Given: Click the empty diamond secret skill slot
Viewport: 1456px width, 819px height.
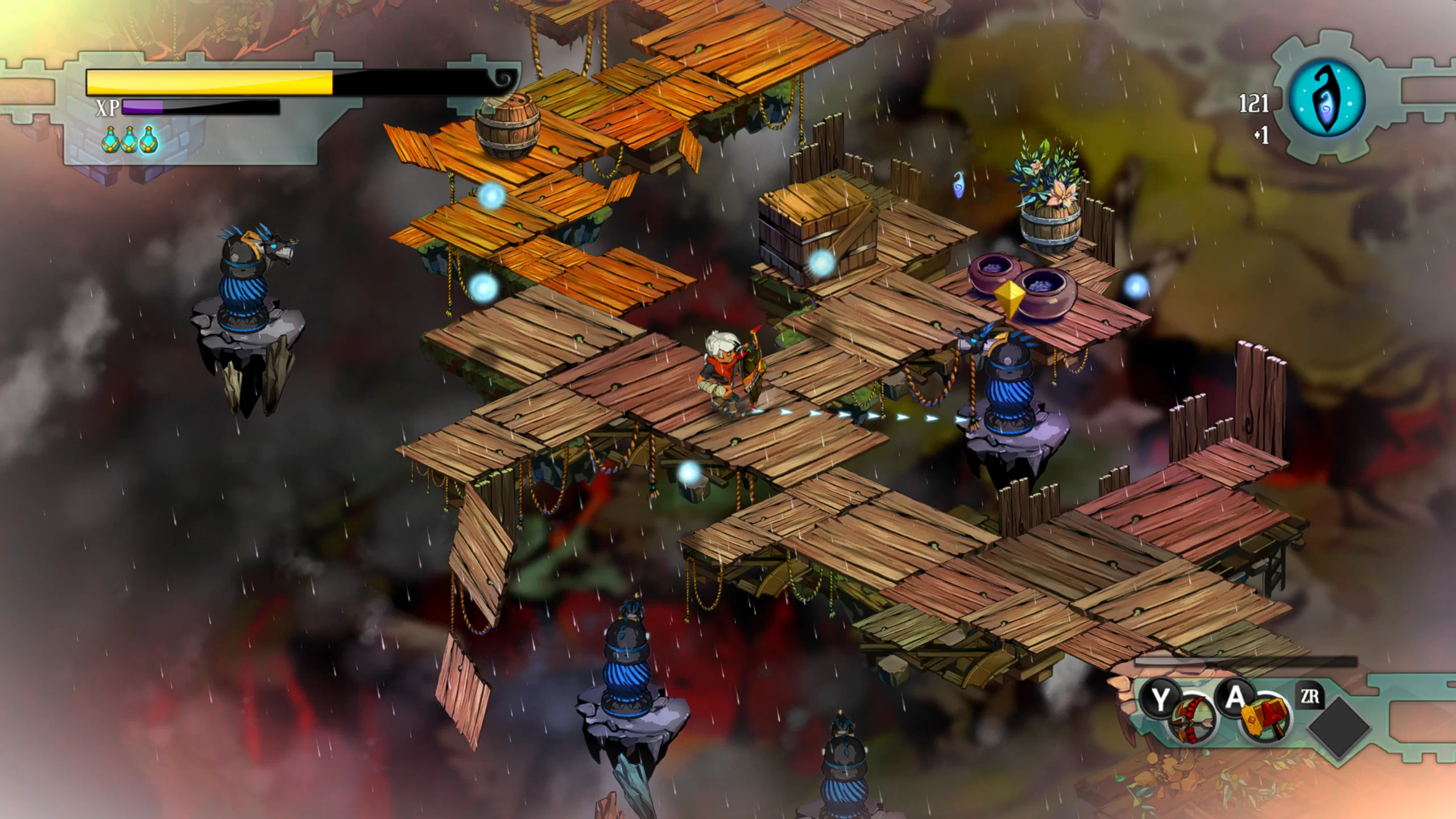Looking at the screenshot, I should coord(1339,728).
